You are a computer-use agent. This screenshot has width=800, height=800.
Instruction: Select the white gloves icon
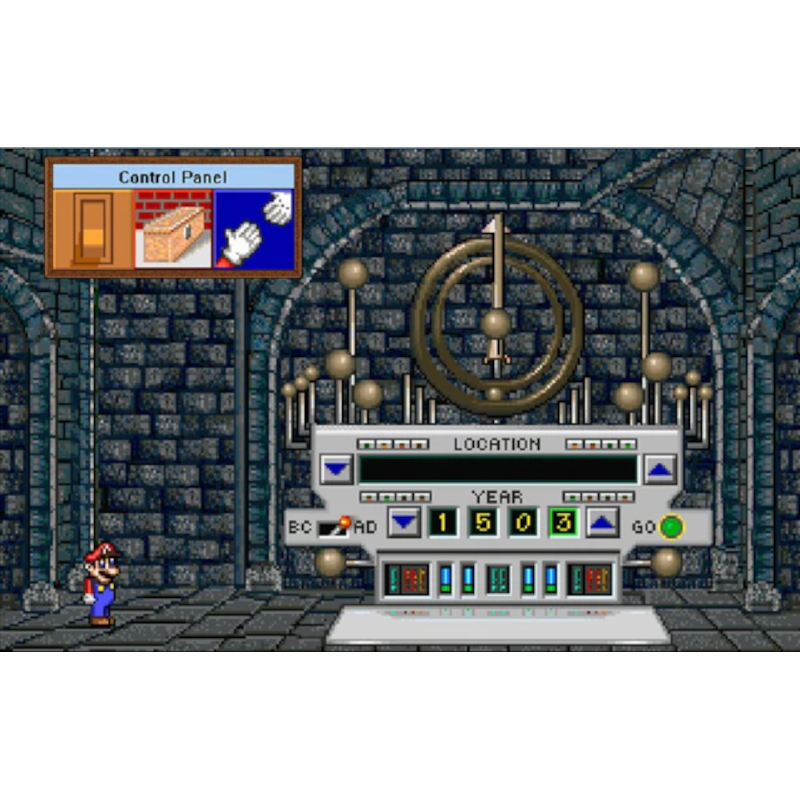(254, 230)
